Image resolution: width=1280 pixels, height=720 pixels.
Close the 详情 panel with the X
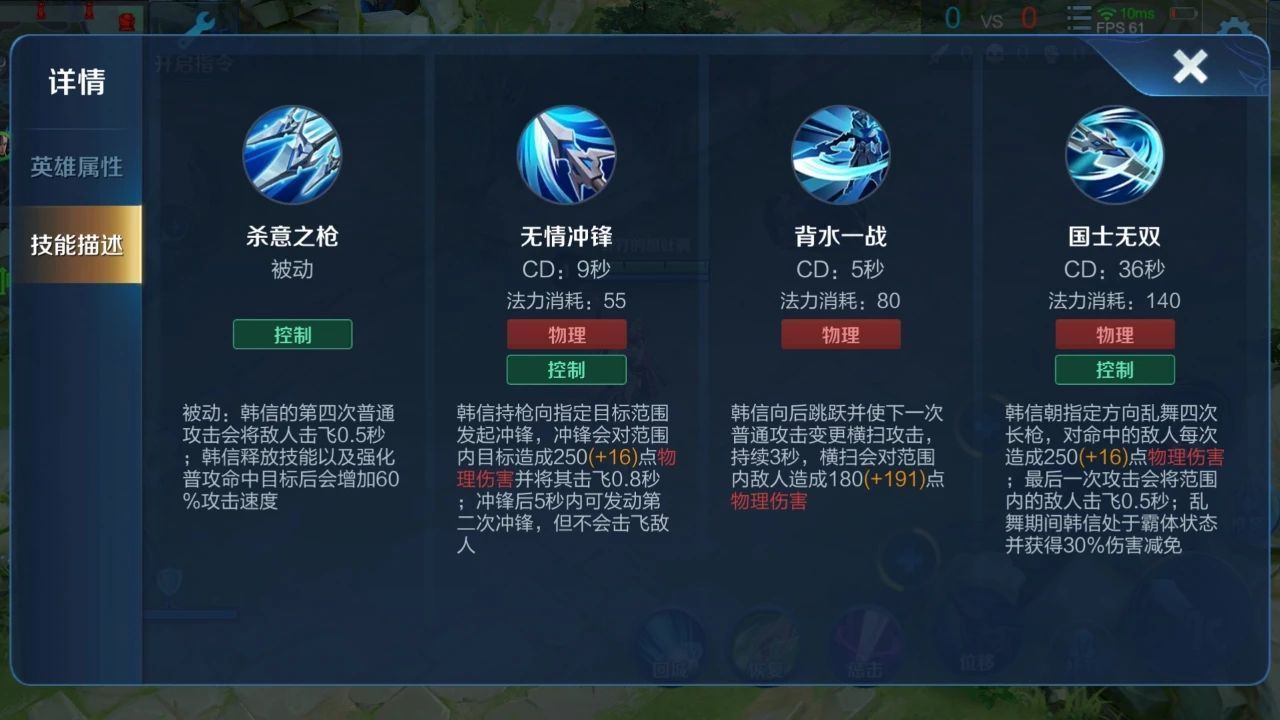(x=1190, y=66)
